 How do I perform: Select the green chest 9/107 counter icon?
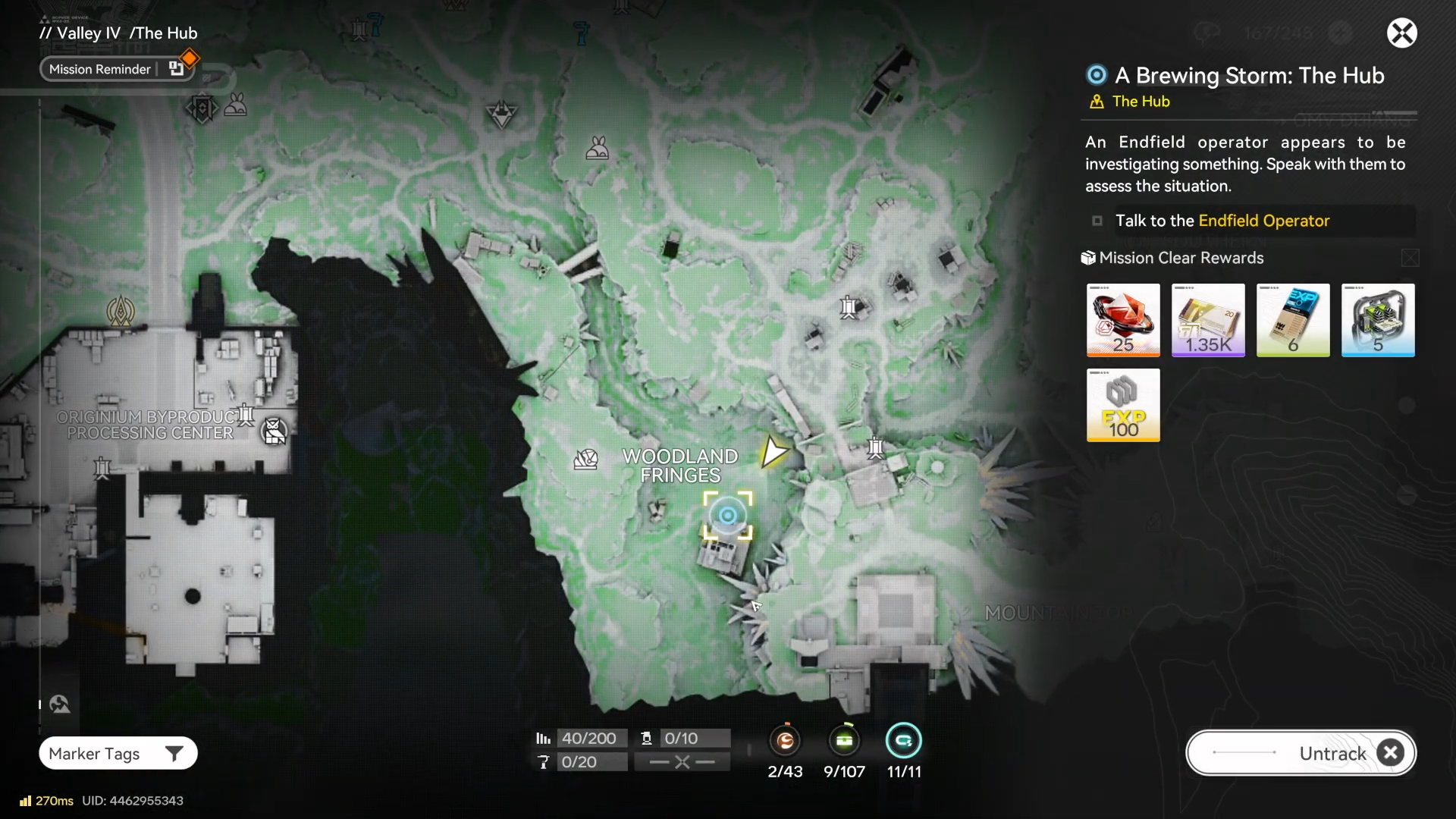point(844,741)
